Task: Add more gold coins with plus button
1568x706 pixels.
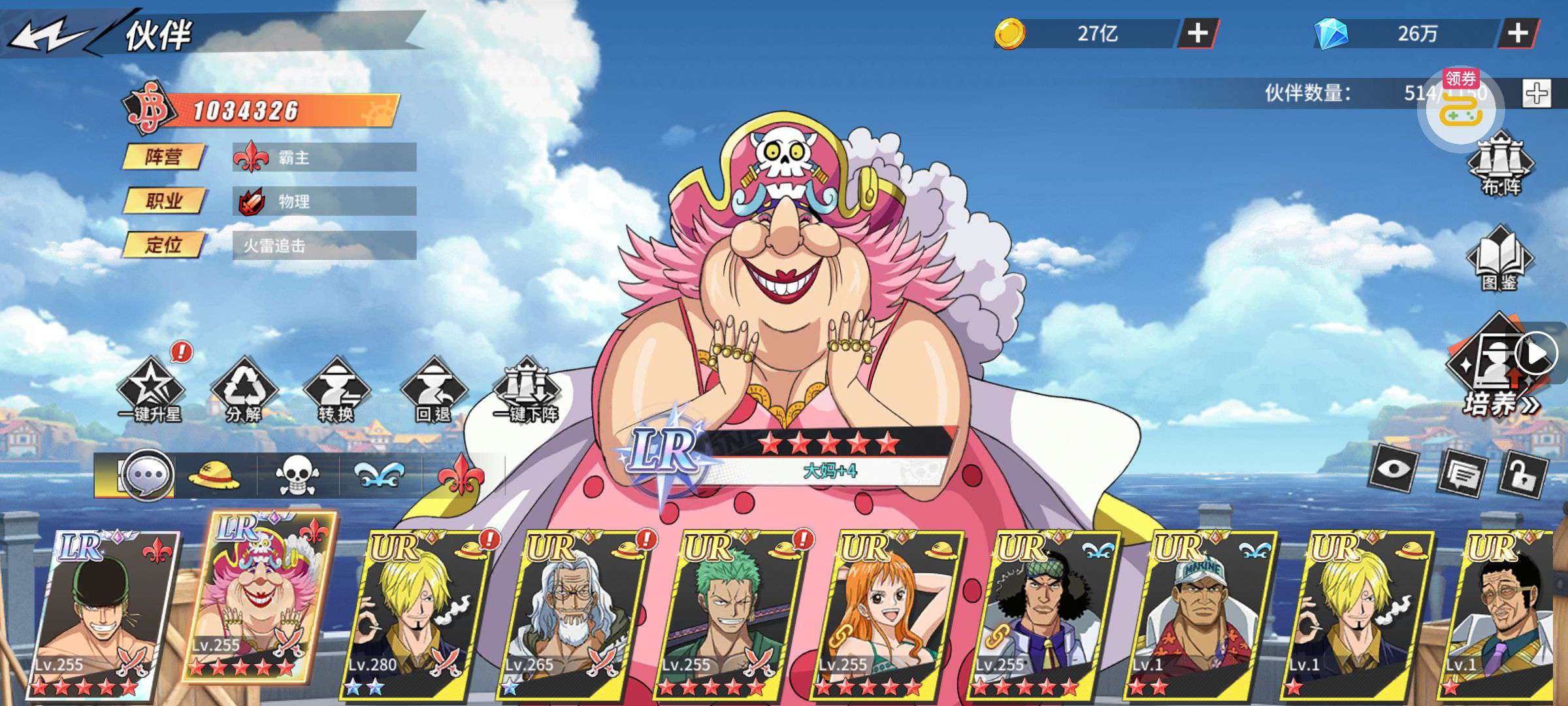Action: (1197, 33)
